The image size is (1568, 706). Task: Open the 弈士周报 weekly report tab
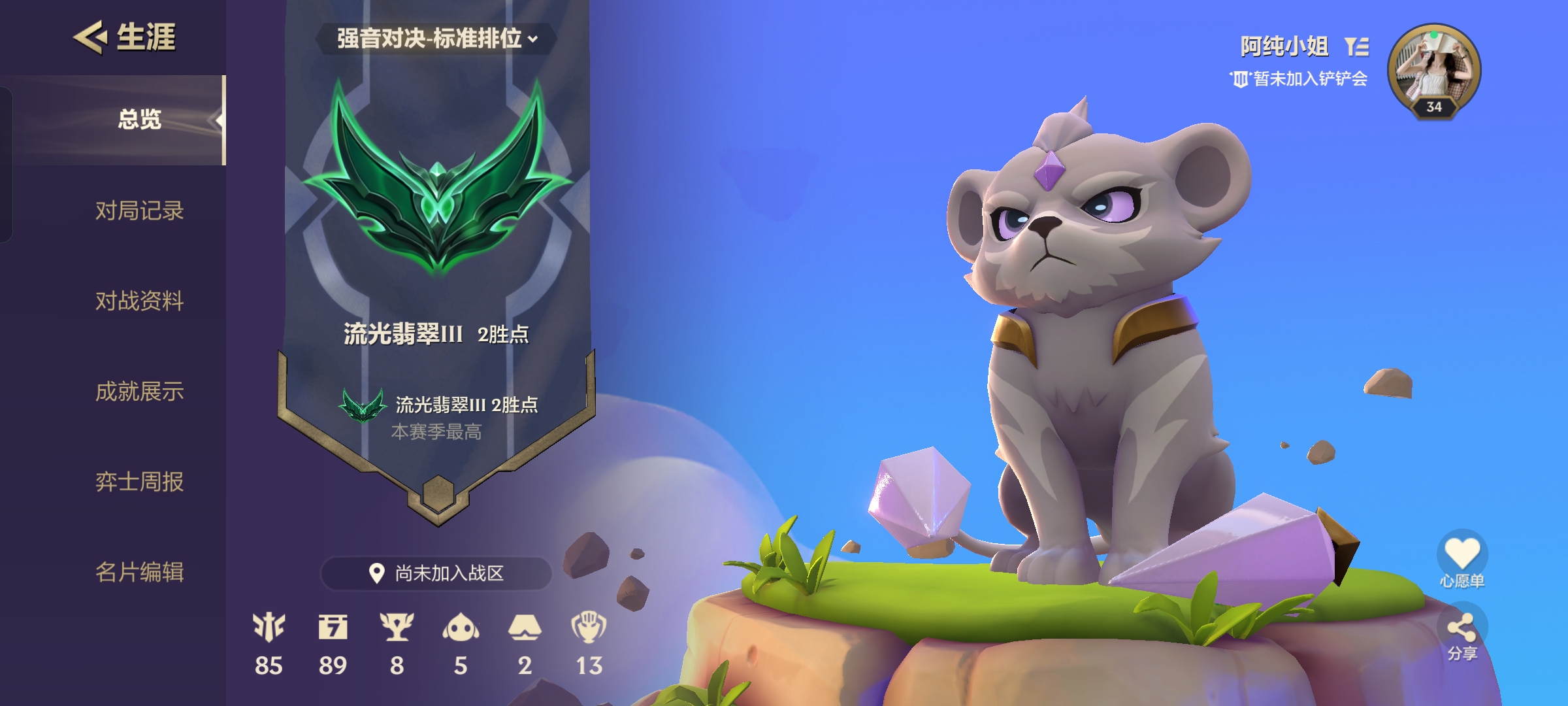pyautogui.click(x=139, y=482)
